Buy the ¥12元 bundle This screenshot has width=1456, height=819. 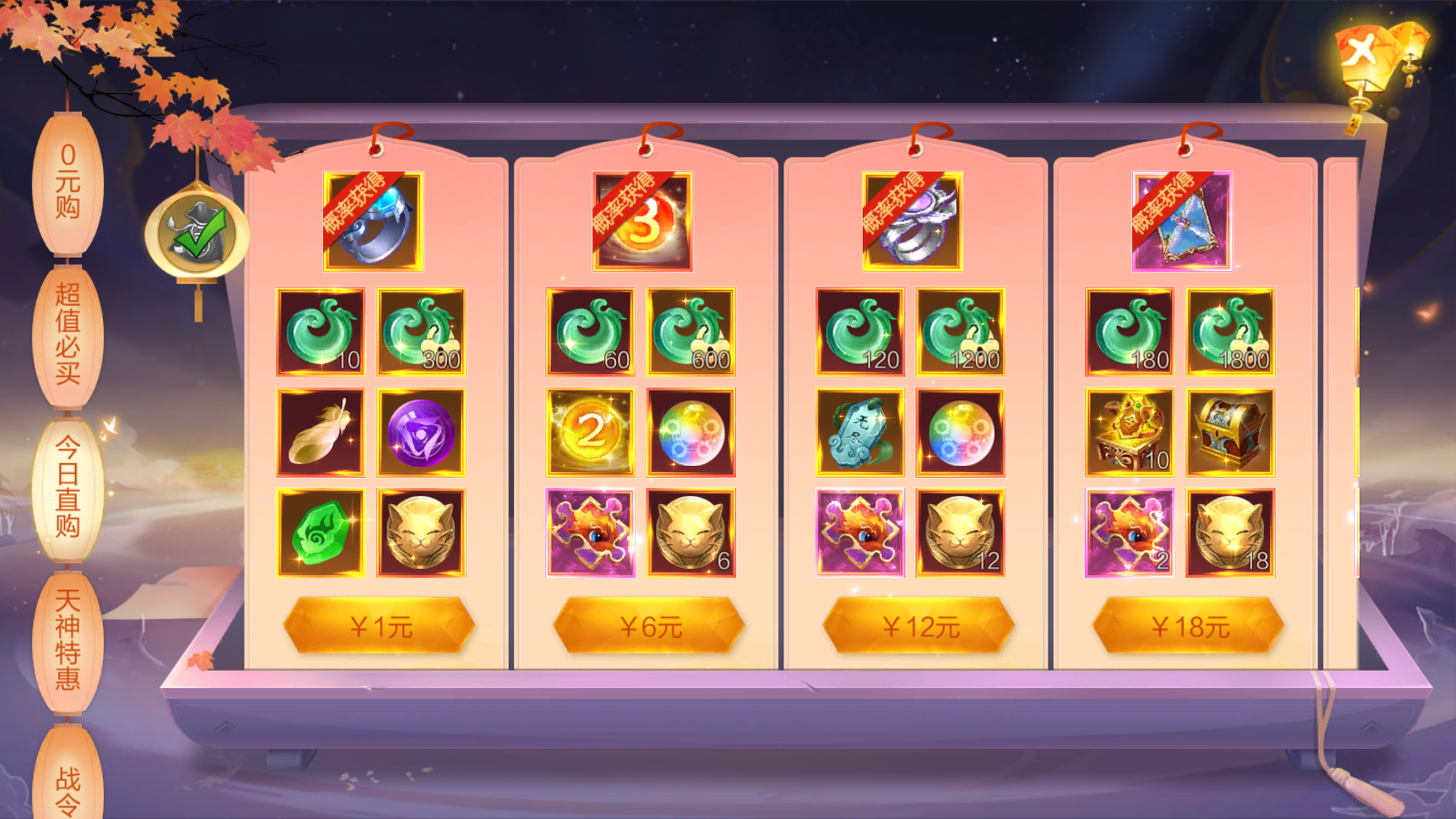(x=919, y=626)
